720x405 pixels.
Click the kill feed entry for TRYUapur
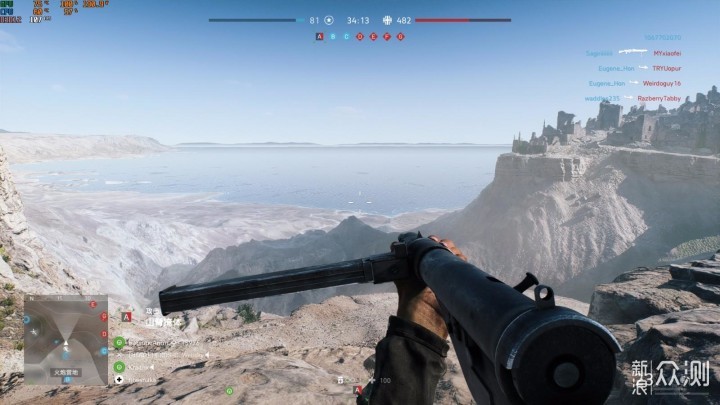point(667,68)
